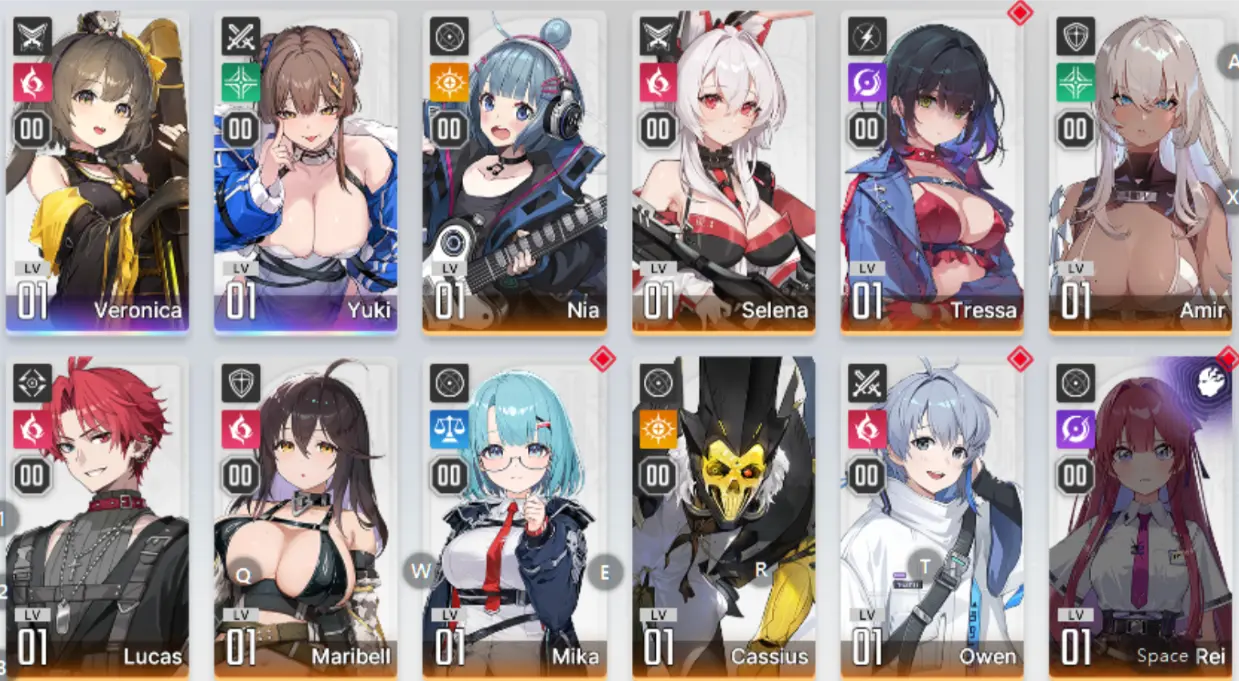1239x681 pixels.
Task: Pick Maribell's character card
Action: pyautogui.click(x=305, y=518)
